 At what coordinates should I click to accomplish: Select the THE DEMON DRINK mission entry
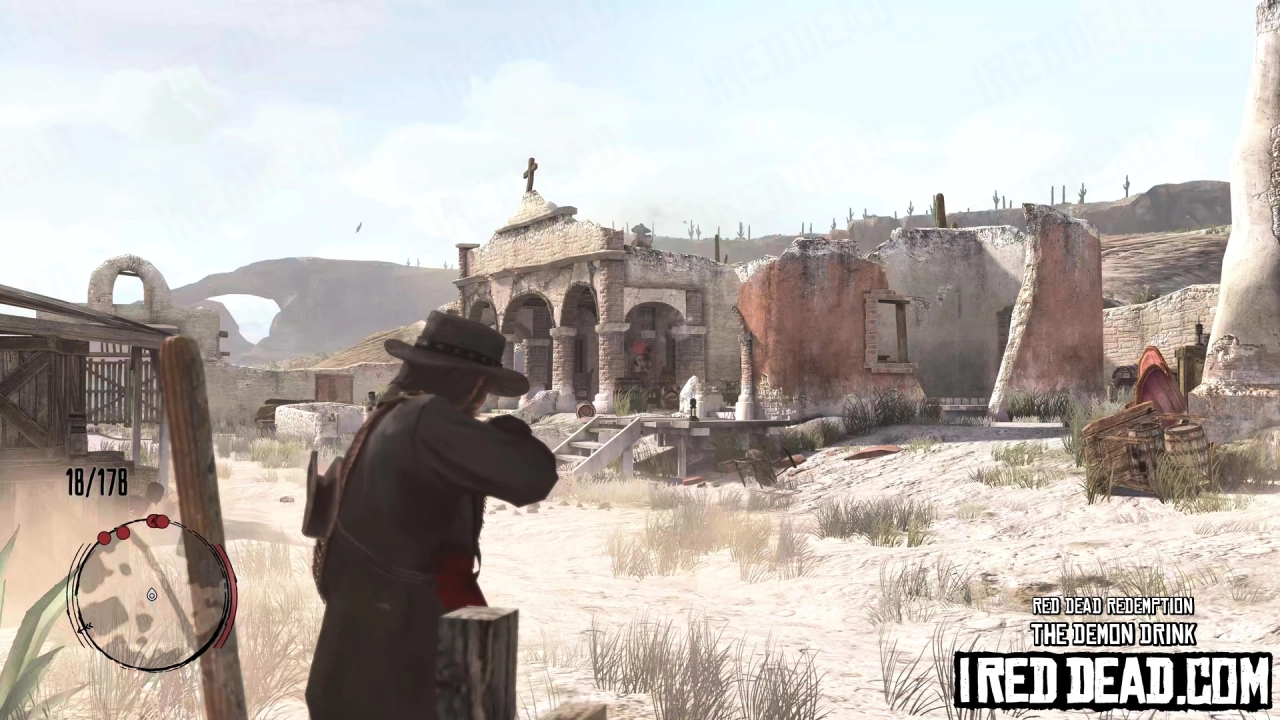pos(1113,634)
